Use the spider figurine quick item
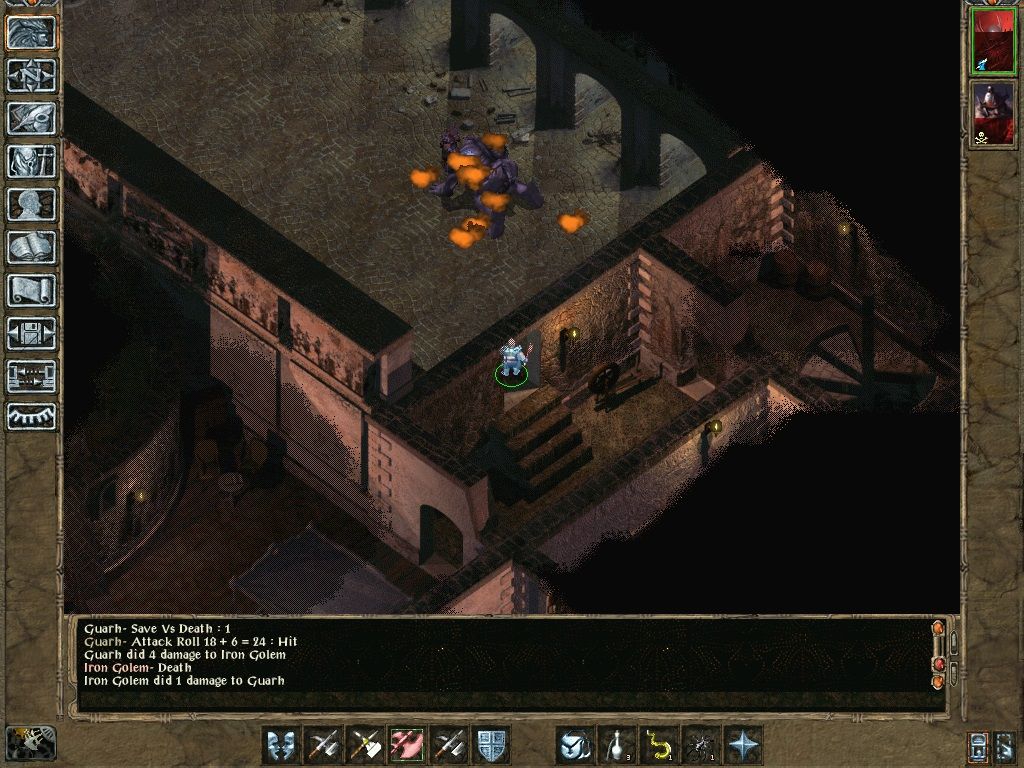This screenshot has width=1024, height=768. coord(701,745)
